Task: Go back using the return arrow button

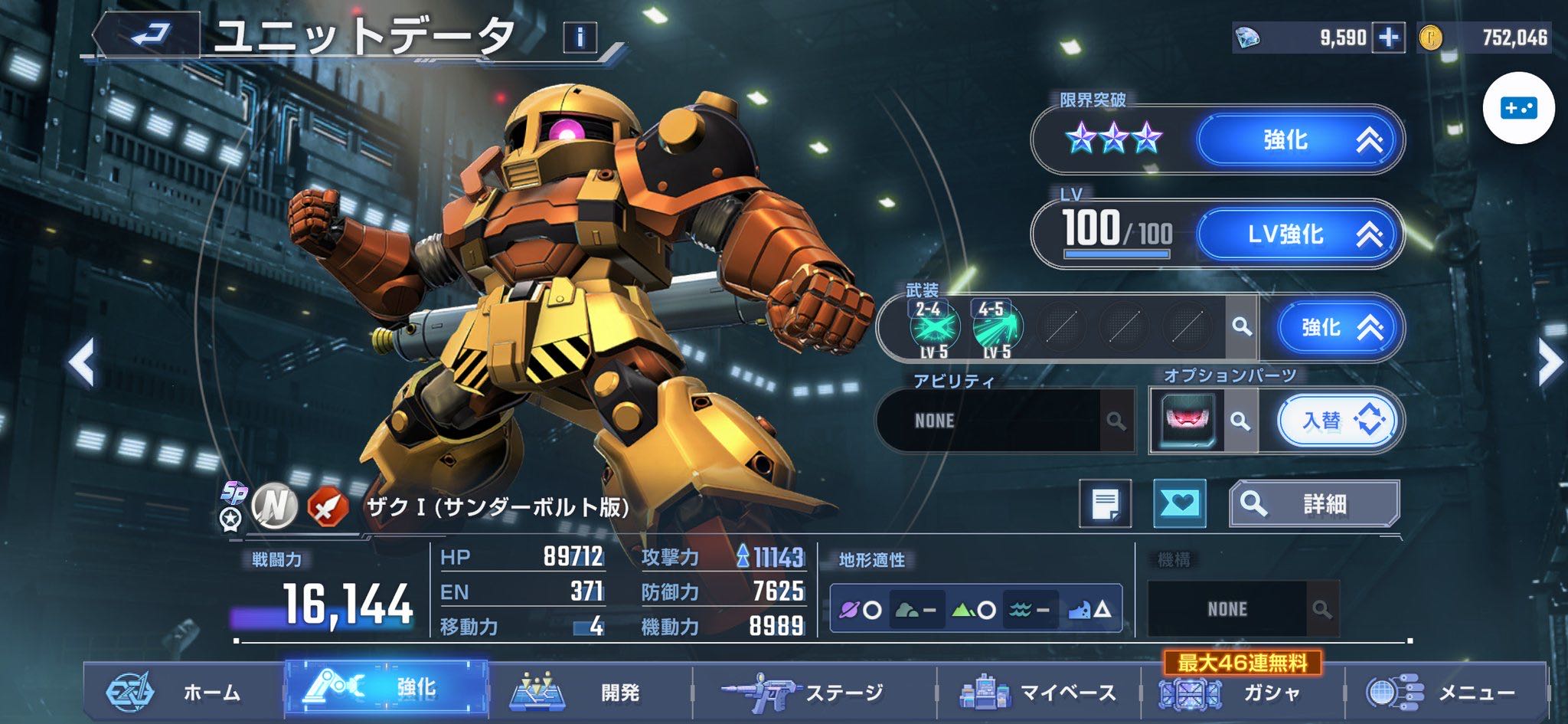Action: tap(148, 35)
